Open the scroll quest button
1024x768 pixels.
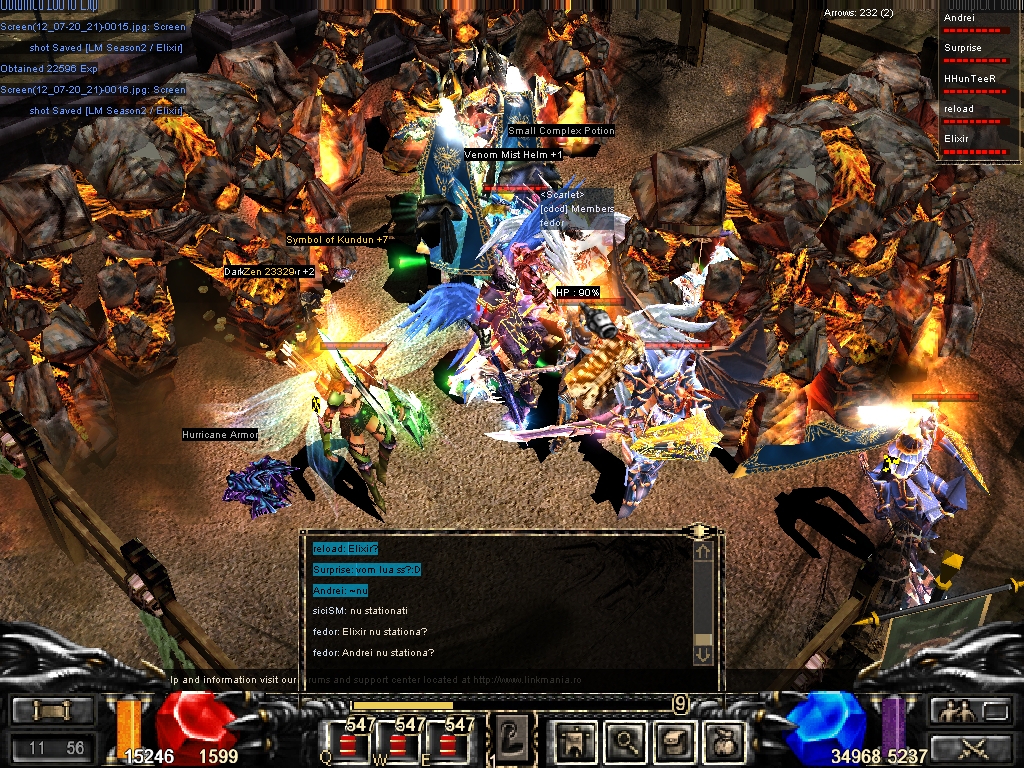[x=674, y=741]
